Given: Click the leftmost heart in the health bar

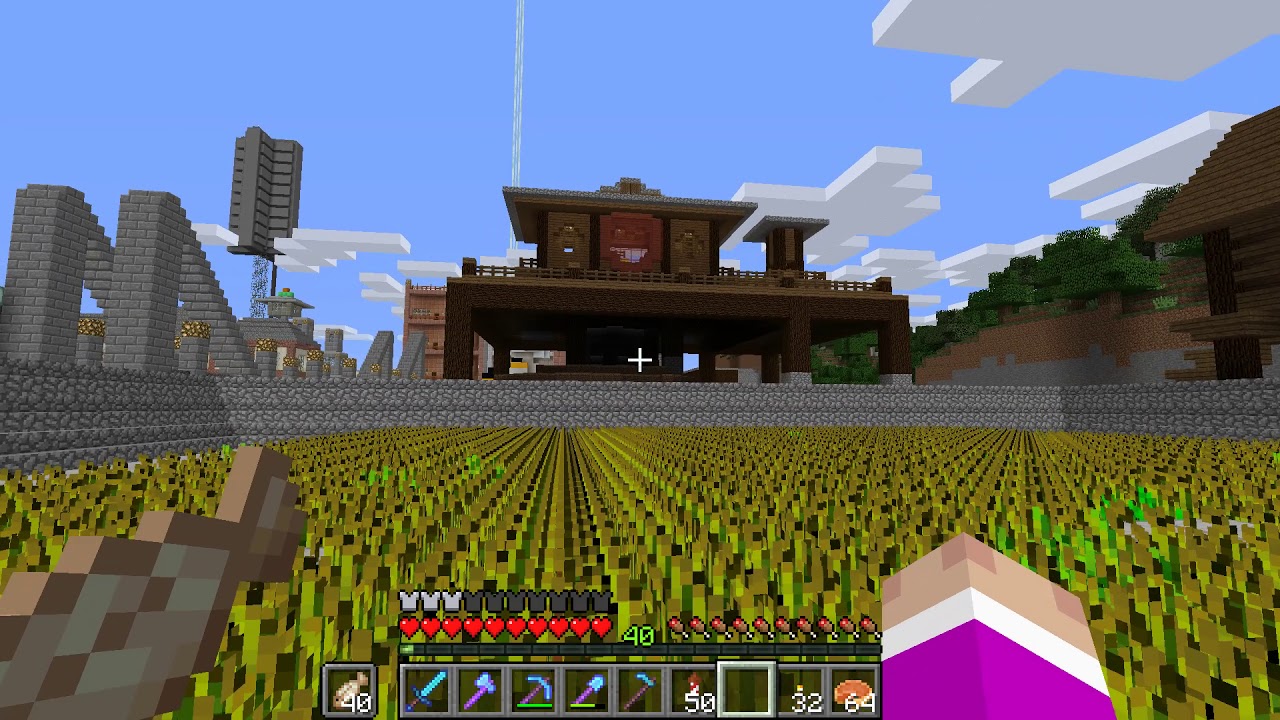Looking at the screenshot, I should click(410, 627).
